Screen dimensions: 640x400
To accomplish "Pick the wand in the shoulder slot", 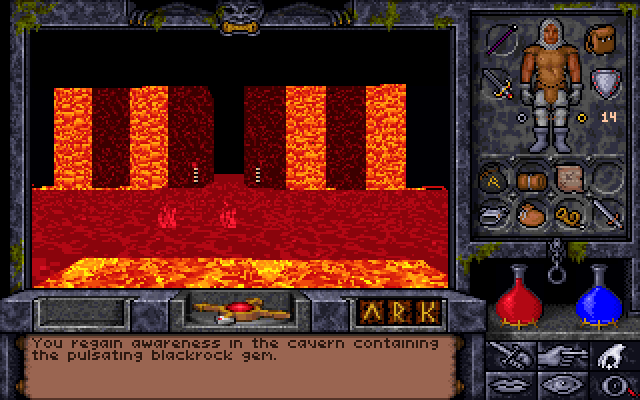I will [x=502, y=40].
